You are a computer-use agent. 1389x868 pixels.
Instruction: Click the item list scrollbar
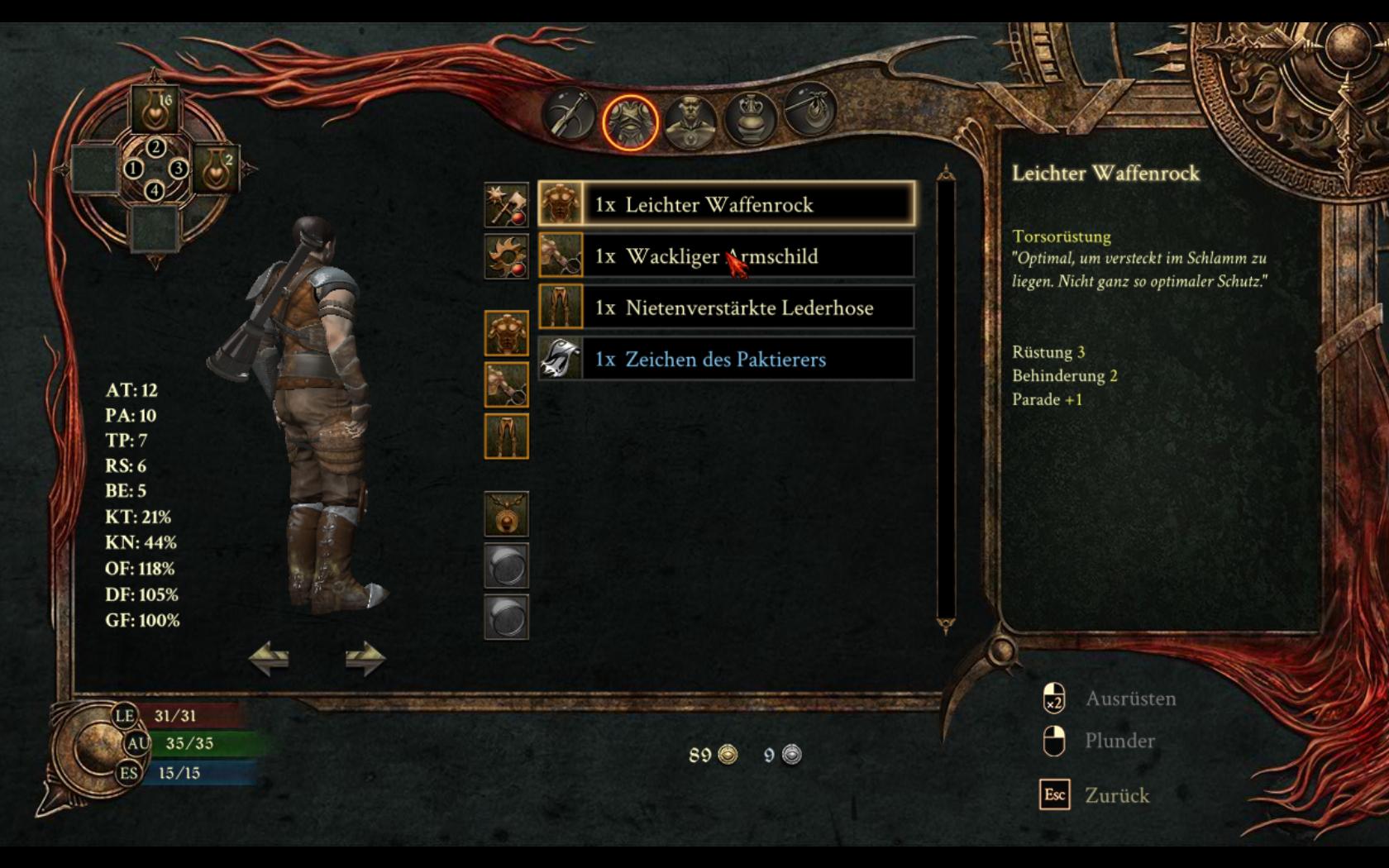click(946, 401)
